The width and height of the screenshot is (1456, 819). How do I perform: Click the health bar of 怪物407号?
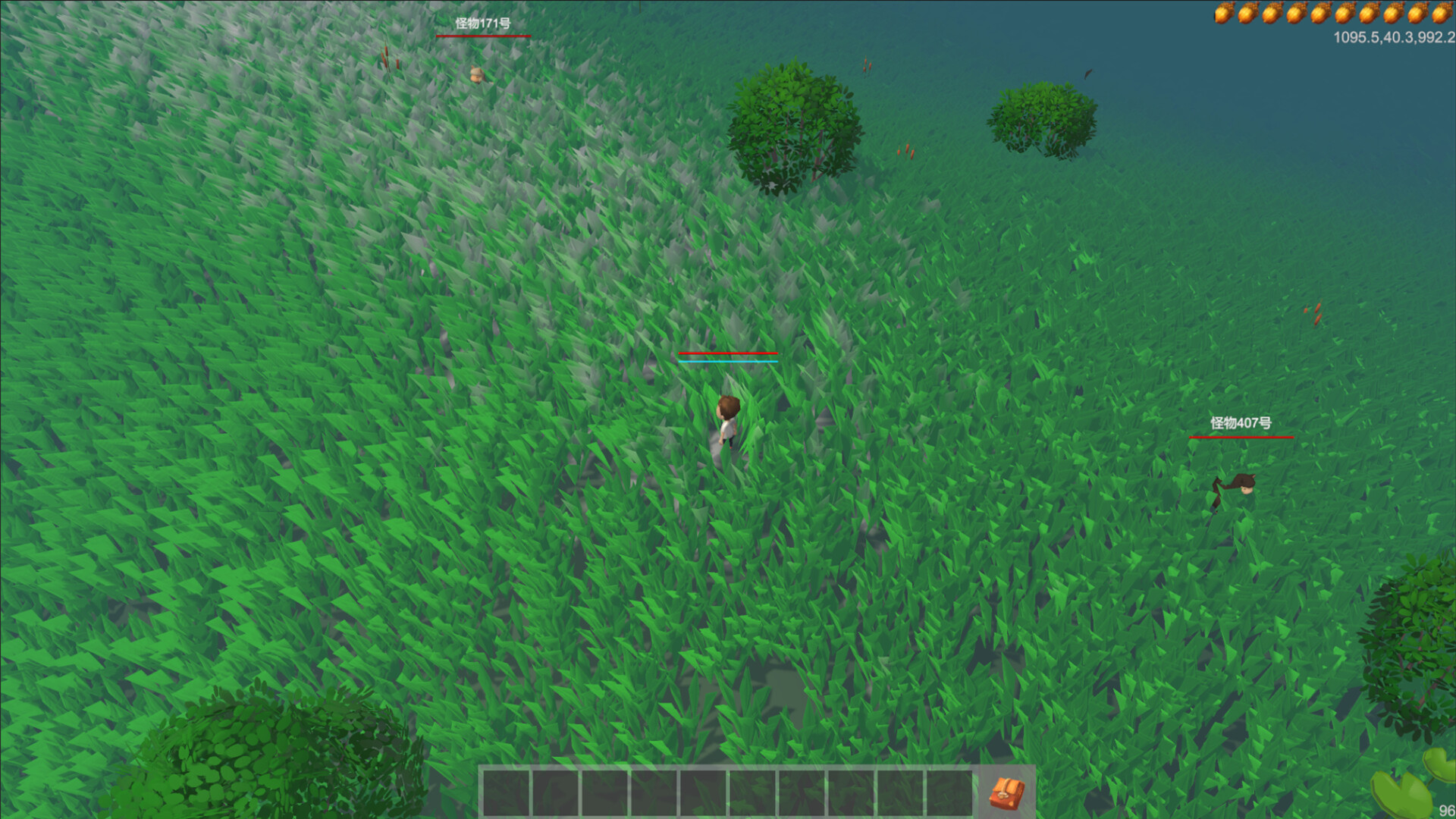[1241, 438]
